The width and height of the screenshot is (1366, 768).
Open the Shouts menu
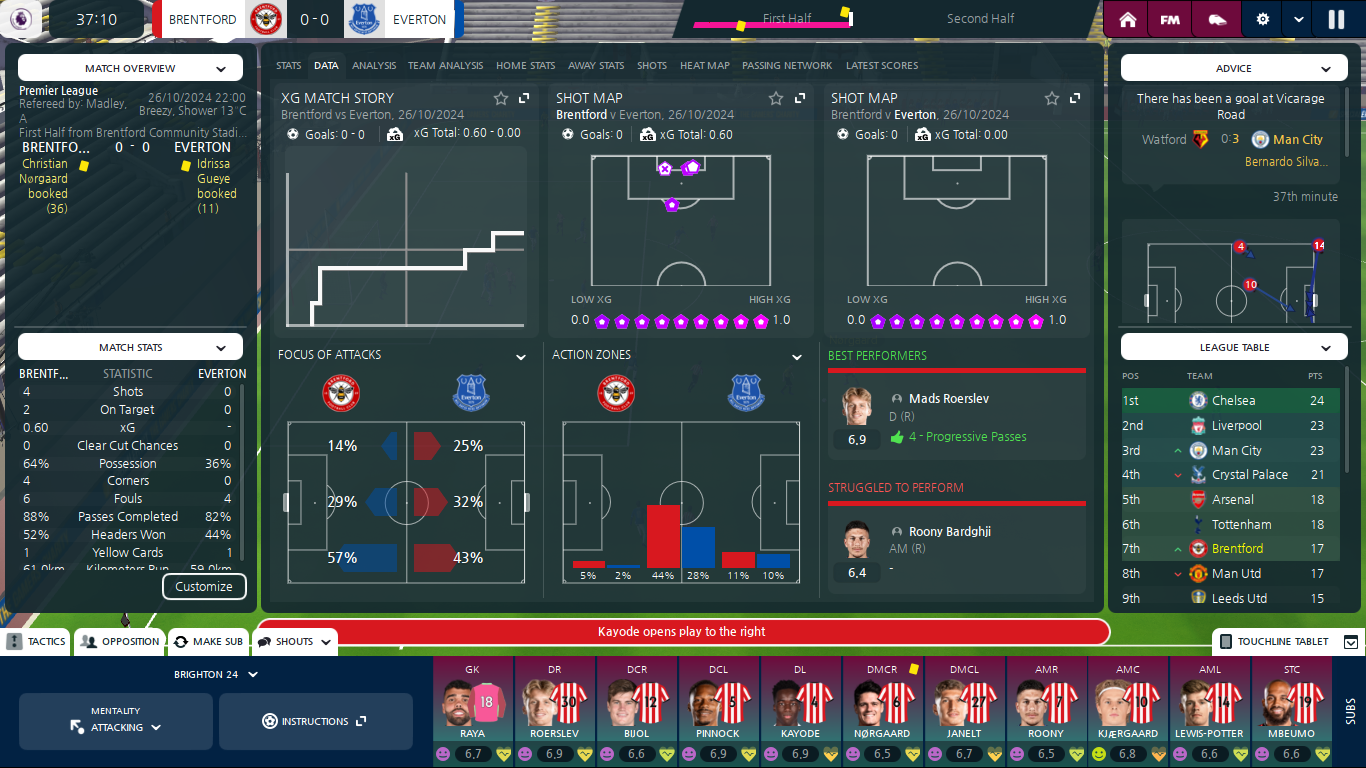(x=294, y=642)
